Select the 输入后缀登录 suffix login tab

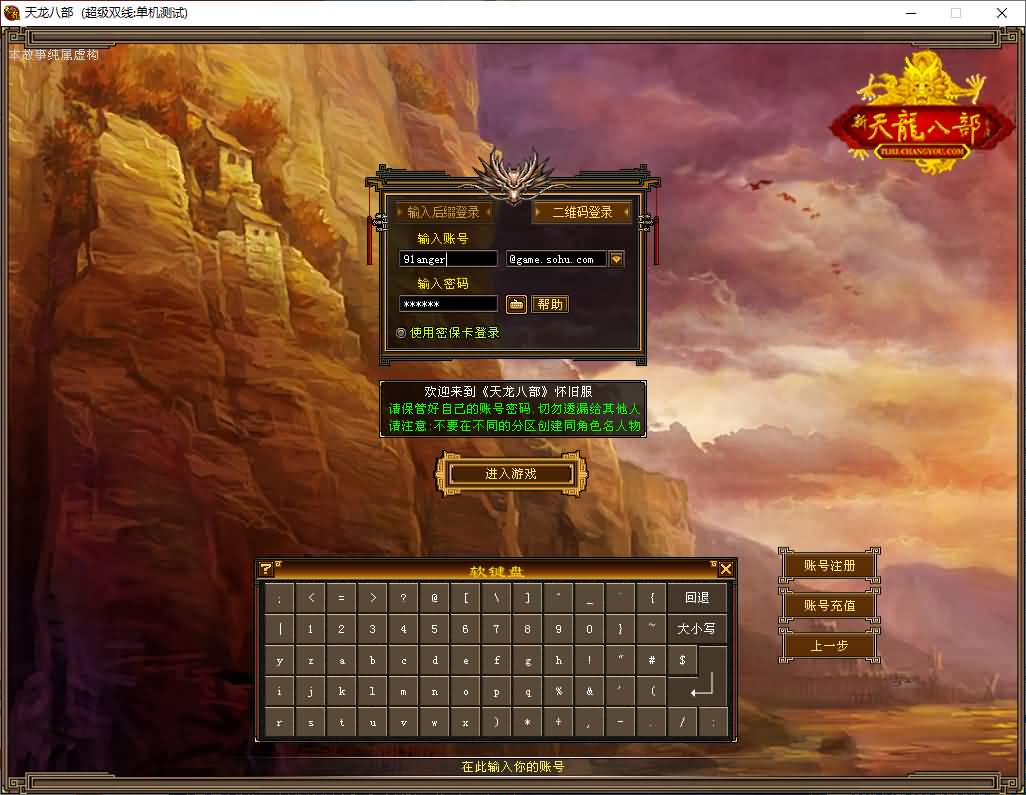click(443, 212)
